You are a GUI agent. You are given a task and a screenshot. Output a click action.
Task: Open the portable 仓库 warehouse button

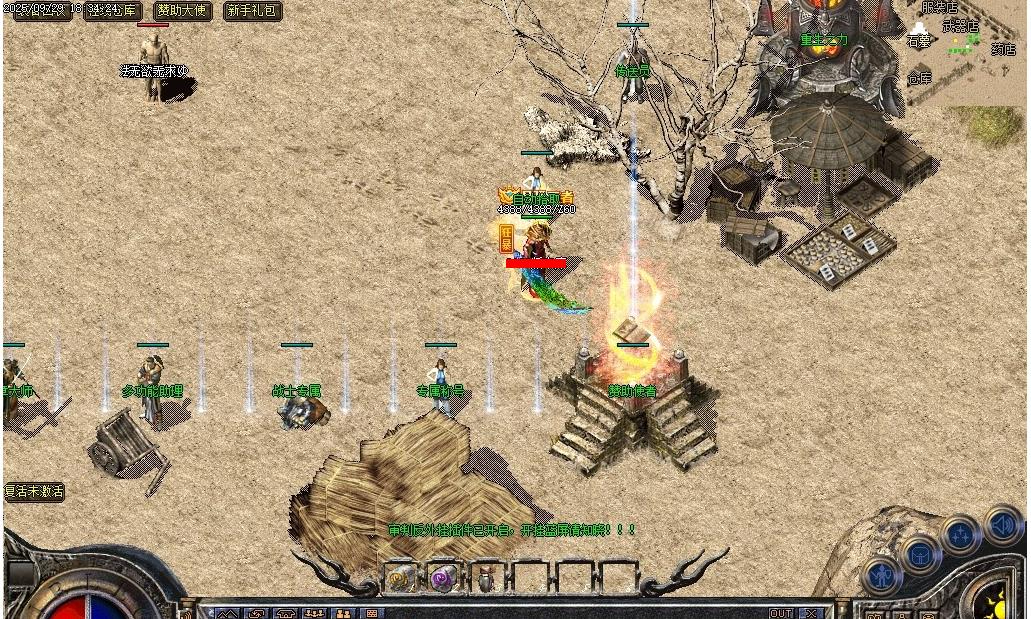pos(112,11)
